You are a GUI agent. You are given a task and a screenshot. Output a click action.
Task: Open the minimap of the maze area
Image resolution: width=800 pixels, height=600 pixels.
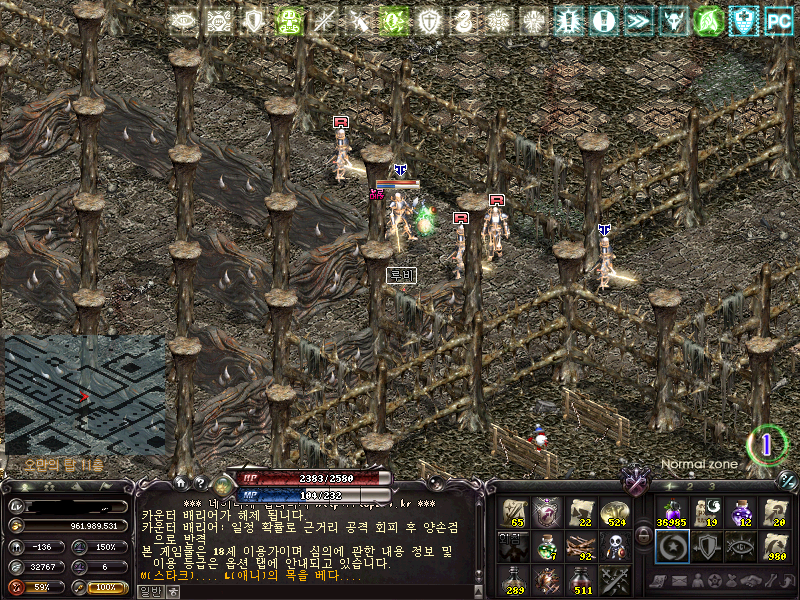tap(84, 394)
